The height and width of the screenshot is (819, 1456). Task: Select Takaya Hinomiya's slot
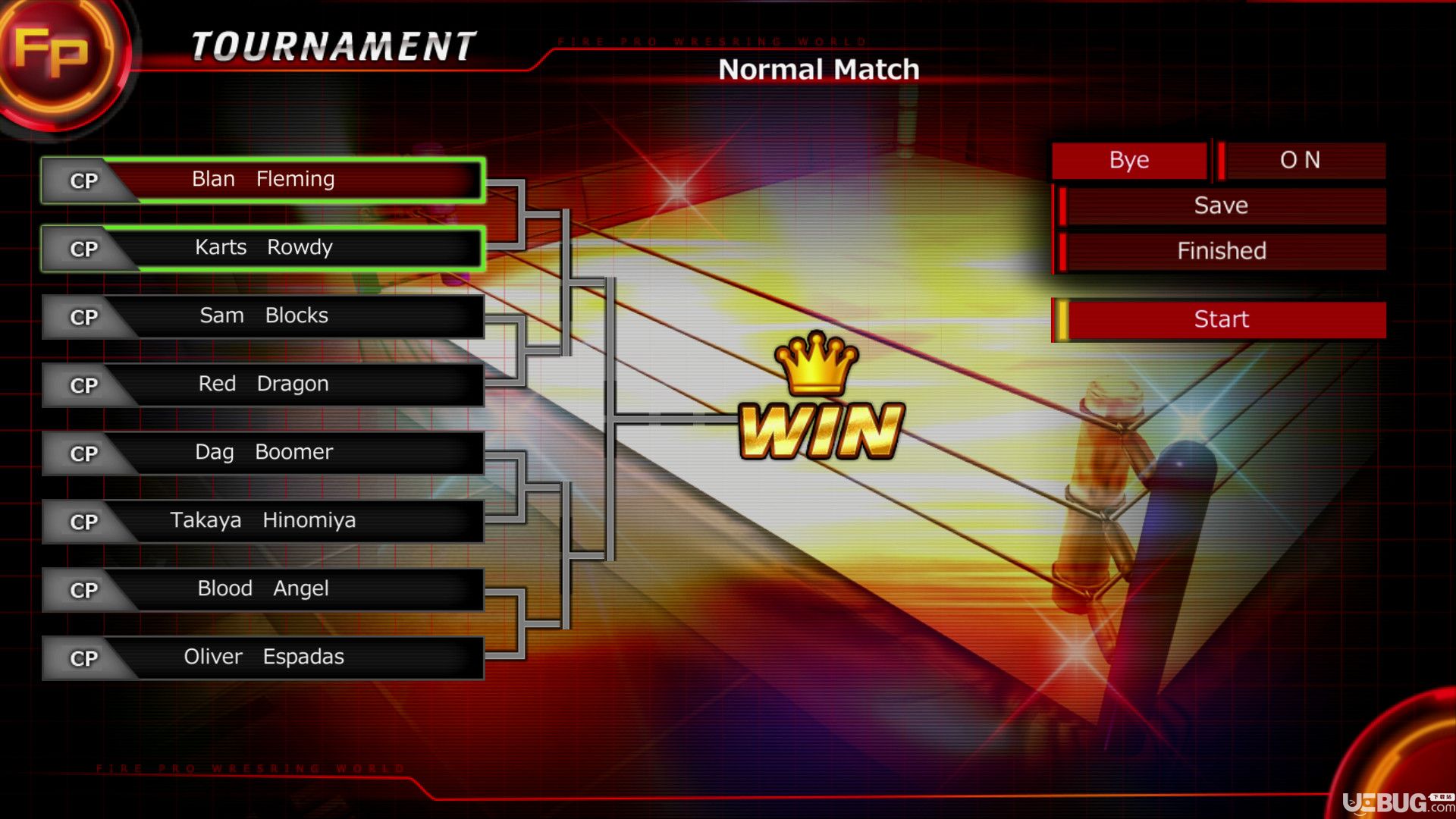[x=263, y=521]
